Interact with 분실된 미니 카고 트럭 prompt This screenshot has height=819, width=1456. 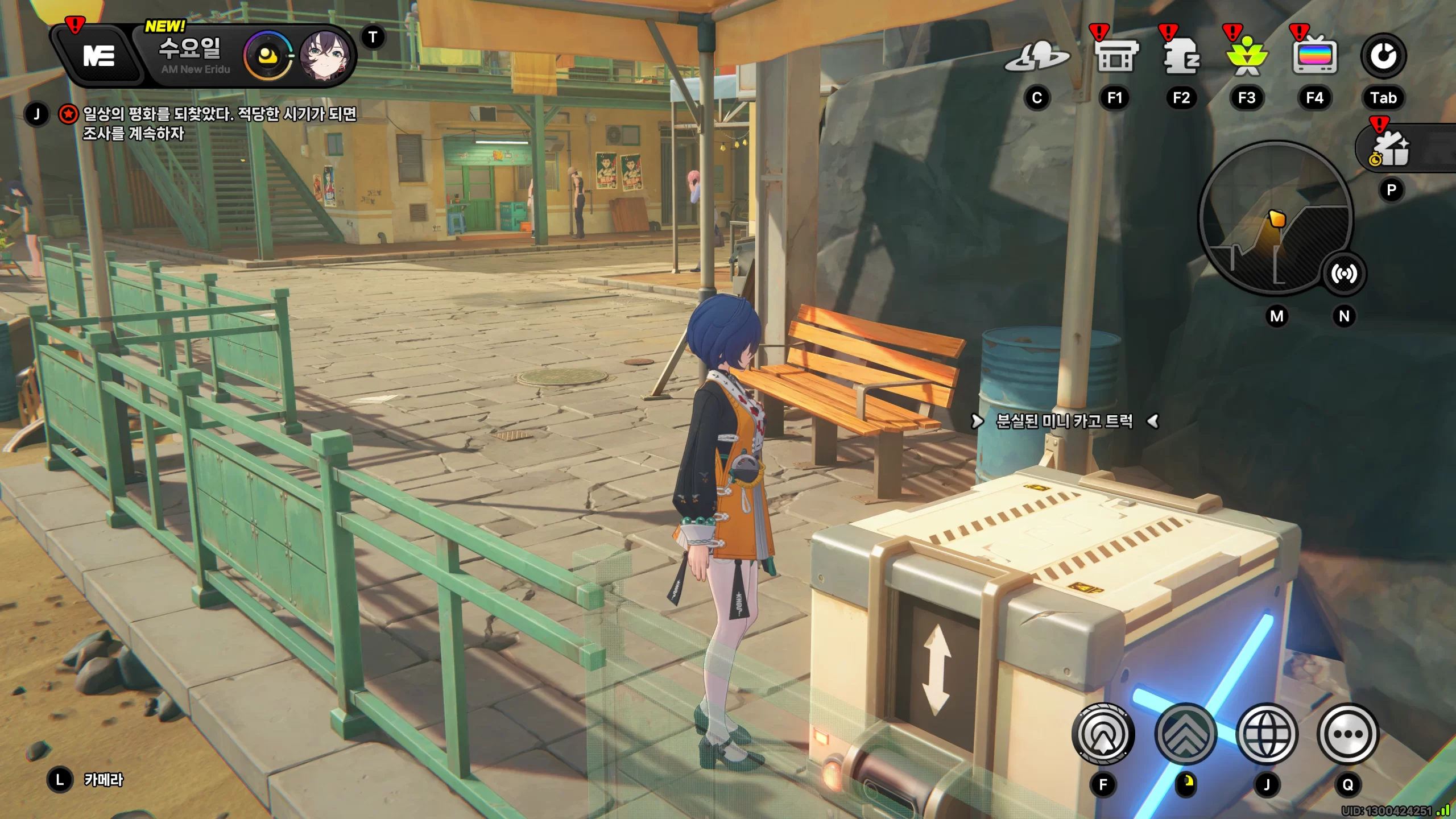point(1064,421)
